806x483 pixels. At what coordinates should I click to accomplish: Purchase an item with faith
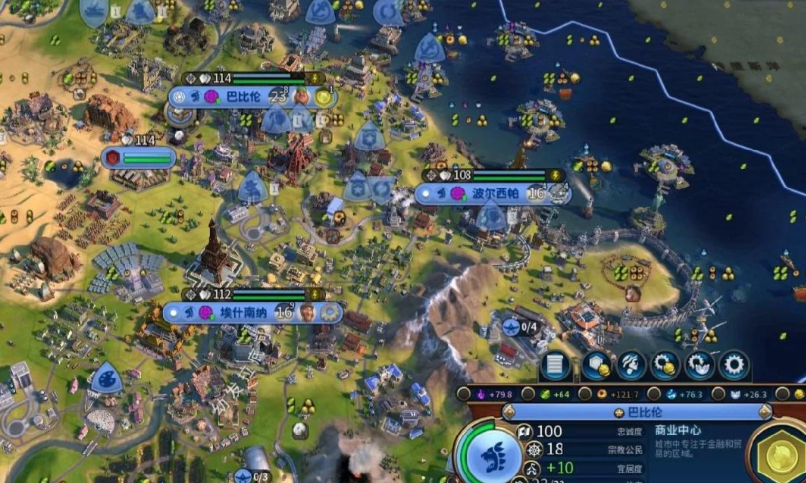point(700,365)
